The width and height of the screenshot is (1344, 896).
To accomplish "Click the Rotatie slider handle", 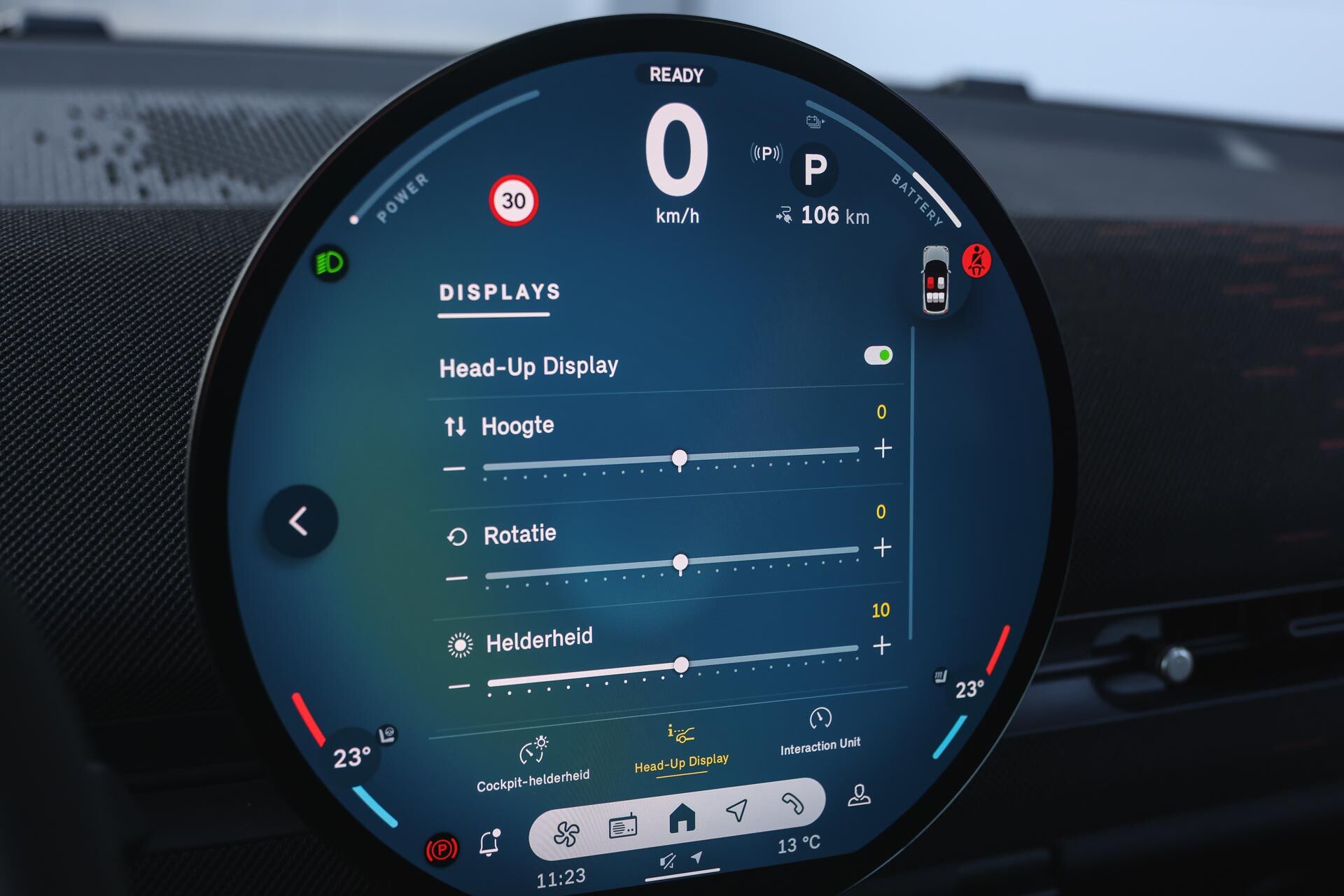I will [680, 562].
